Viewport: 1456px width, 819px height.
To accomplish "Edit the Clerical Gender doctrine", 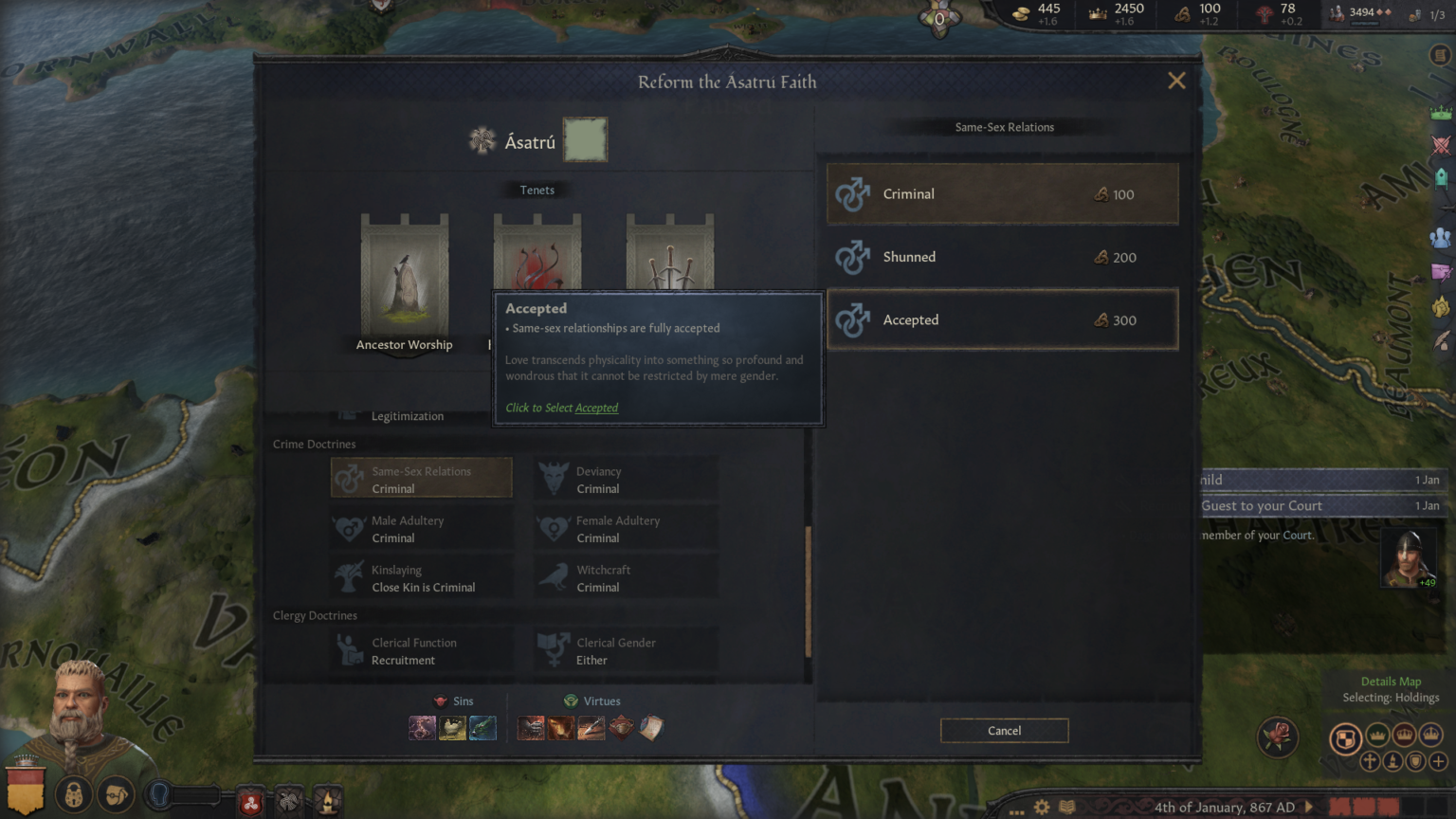I will pos(626,651).
